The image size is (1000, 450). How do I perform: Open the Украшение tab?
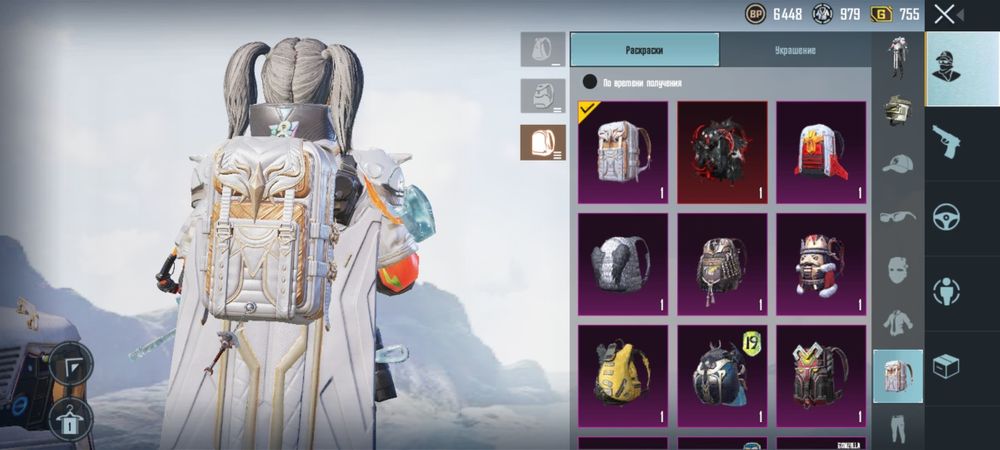(x=794, y=49)
